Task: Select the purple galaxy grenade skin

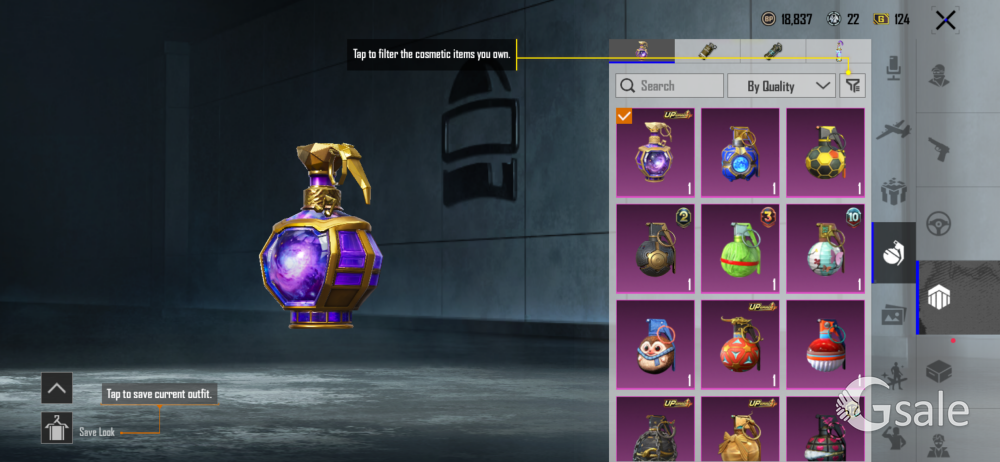Action: tap(655, 153)
